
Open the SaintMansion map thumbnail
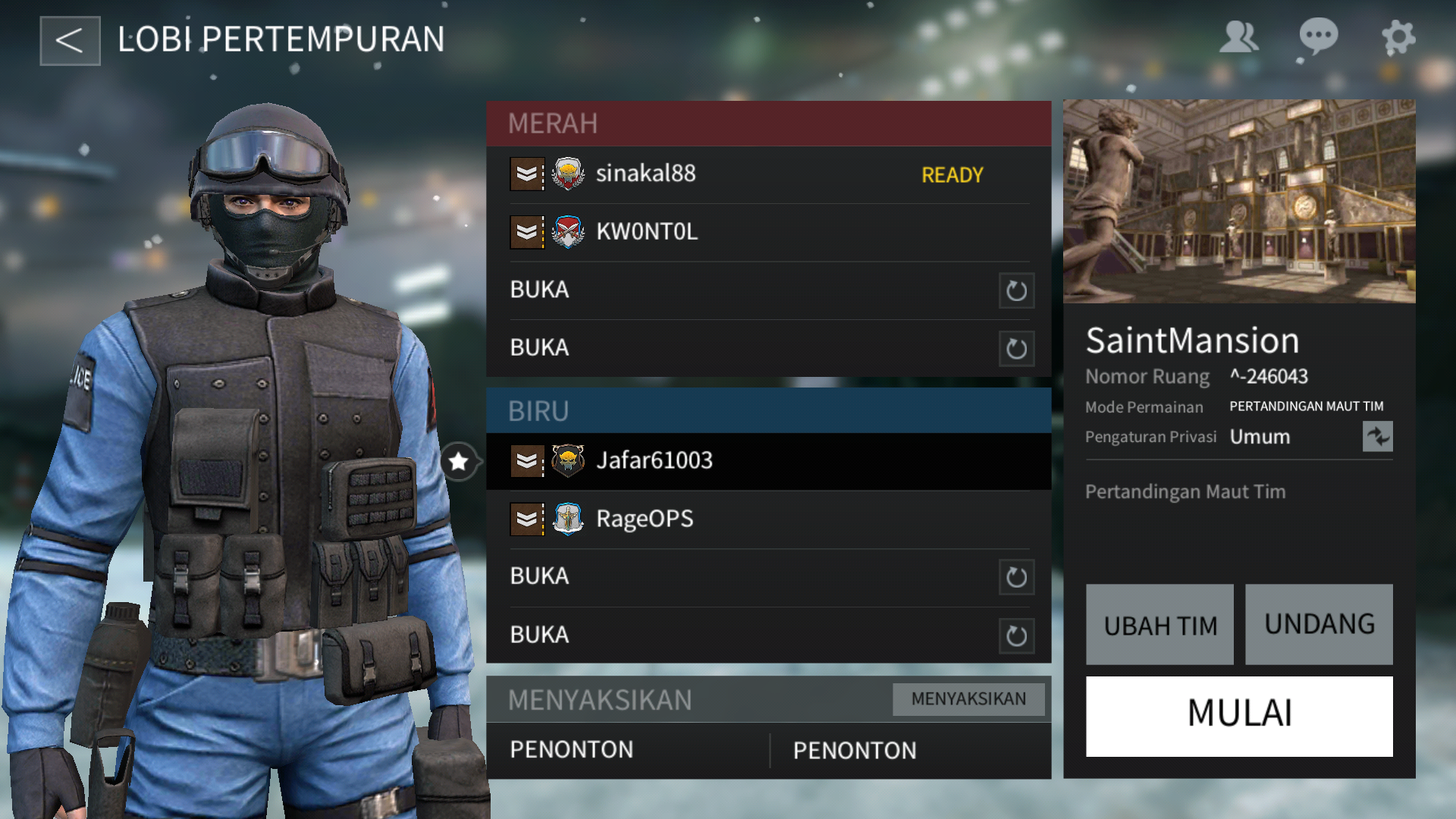(1239, 202)
